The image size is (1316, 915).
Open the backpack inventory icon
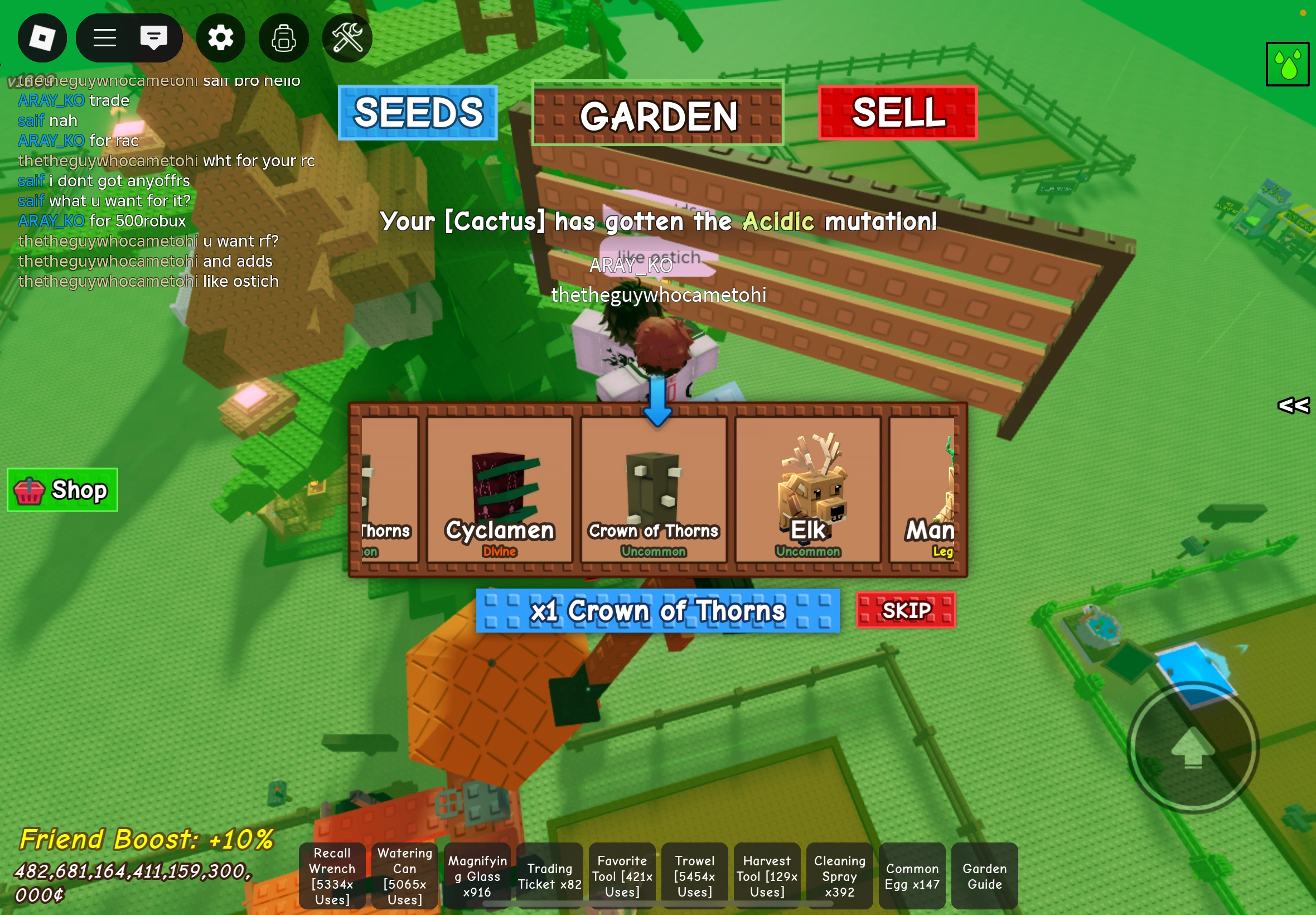284,37
